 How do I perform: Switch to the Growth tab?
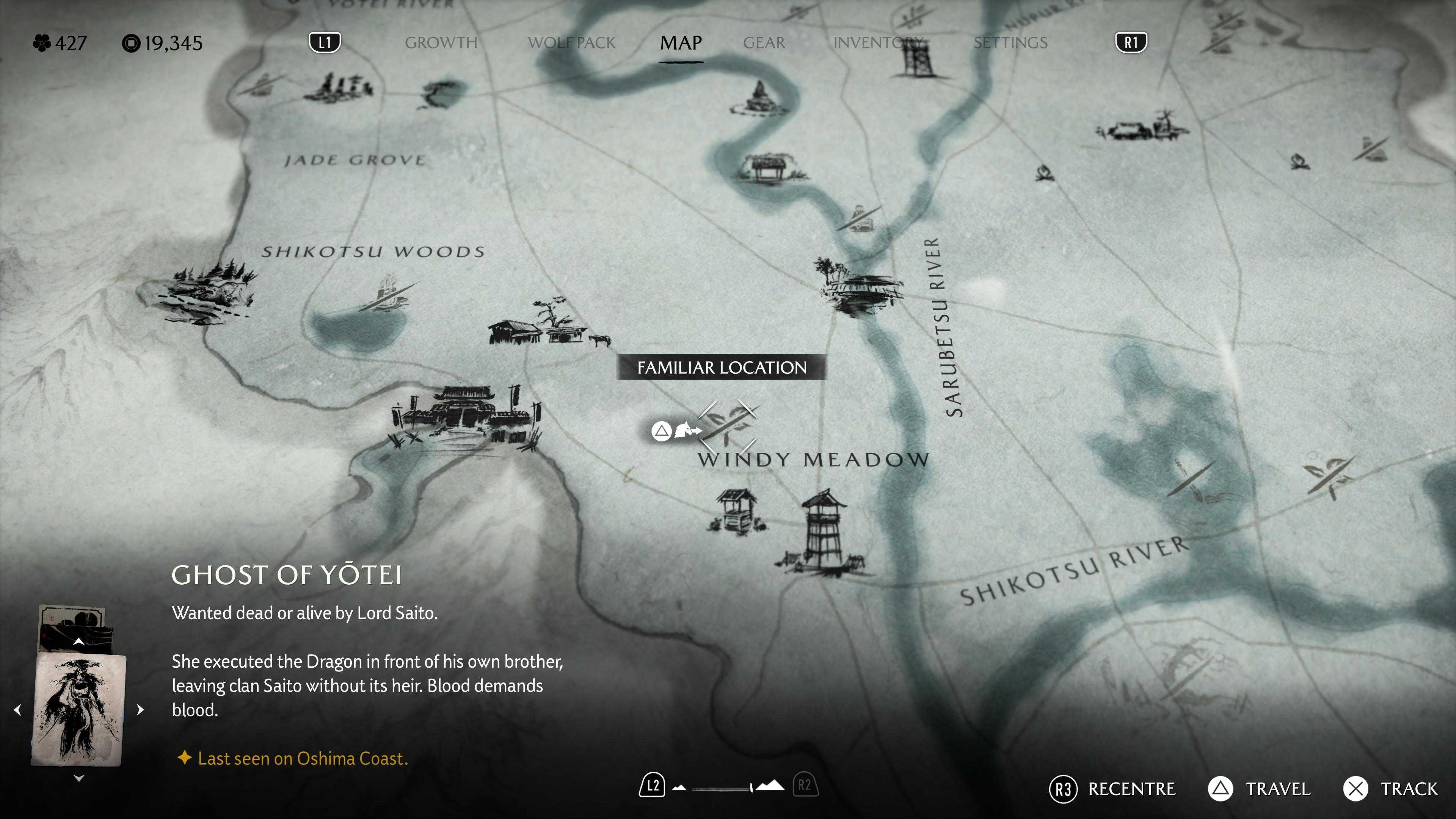[x=441, y=43]
